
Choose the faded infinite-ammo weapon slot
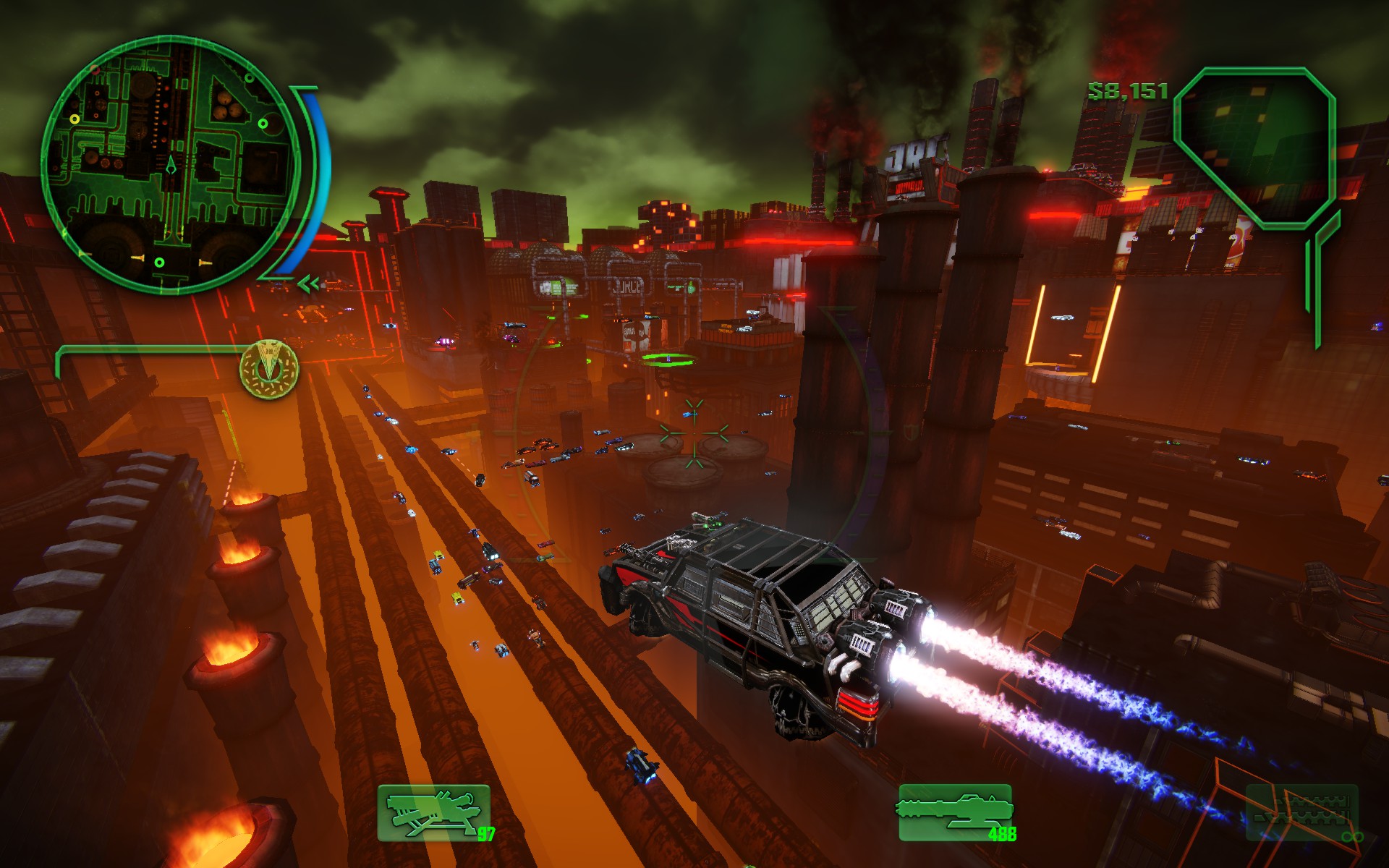coord(1302,813)
